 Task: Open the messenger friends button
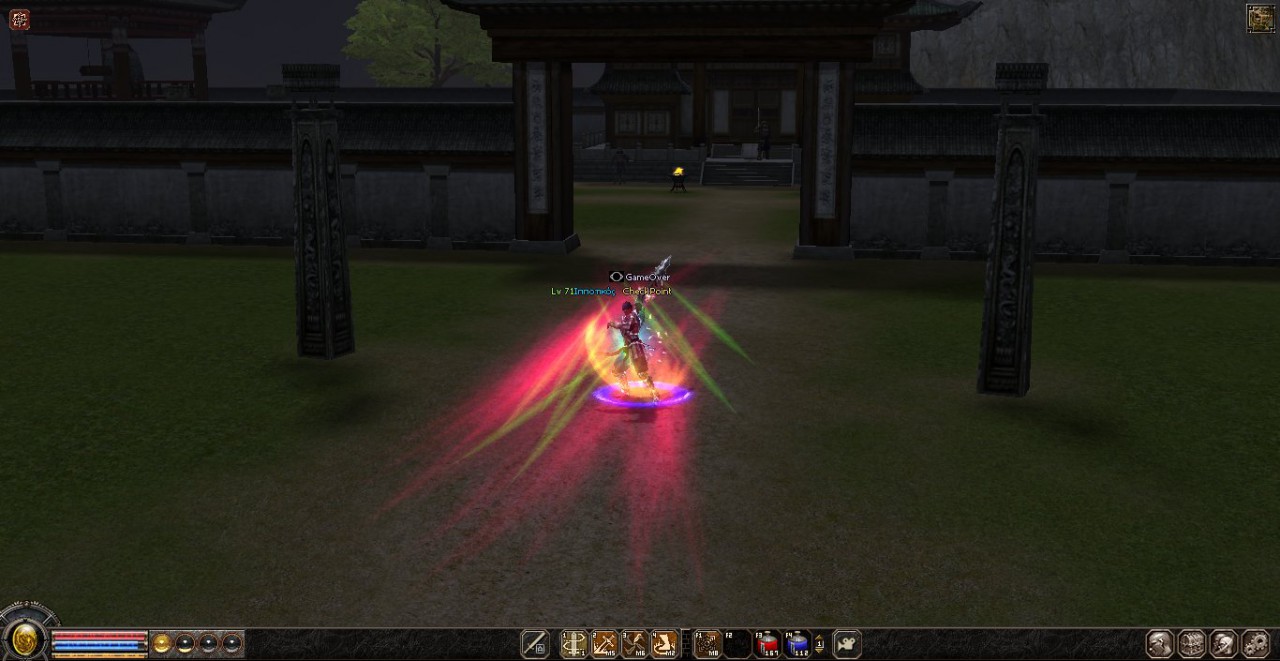click(1223, 643)
